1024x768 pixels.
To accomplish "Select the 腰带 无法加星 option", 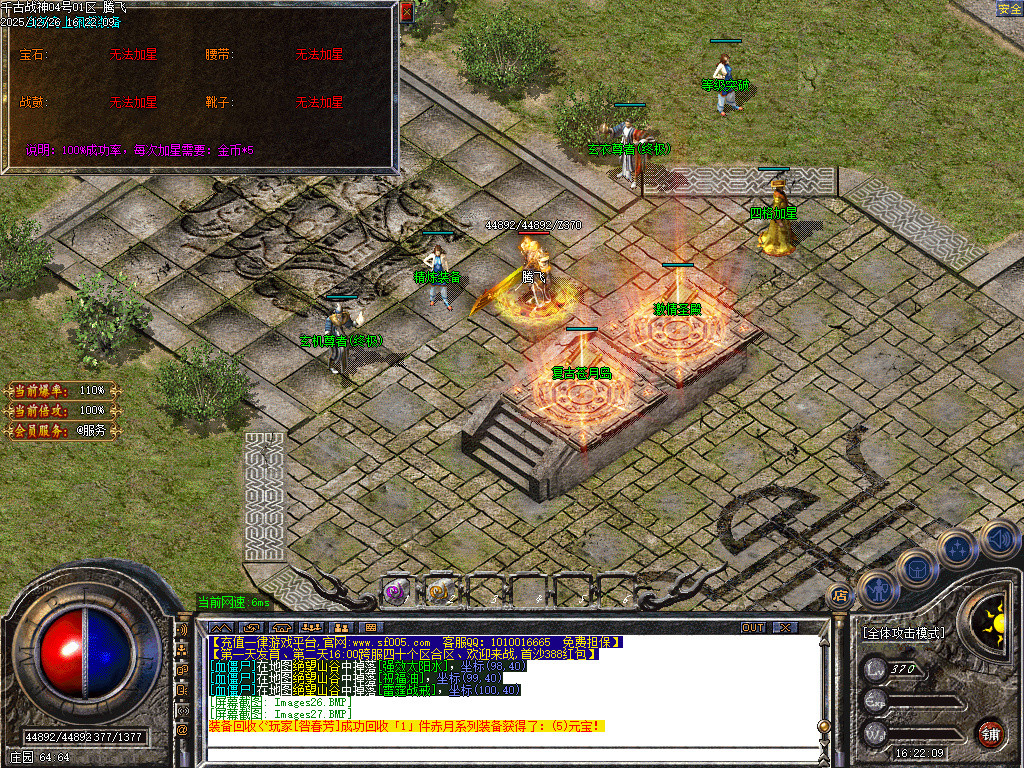I will [319, 55].
